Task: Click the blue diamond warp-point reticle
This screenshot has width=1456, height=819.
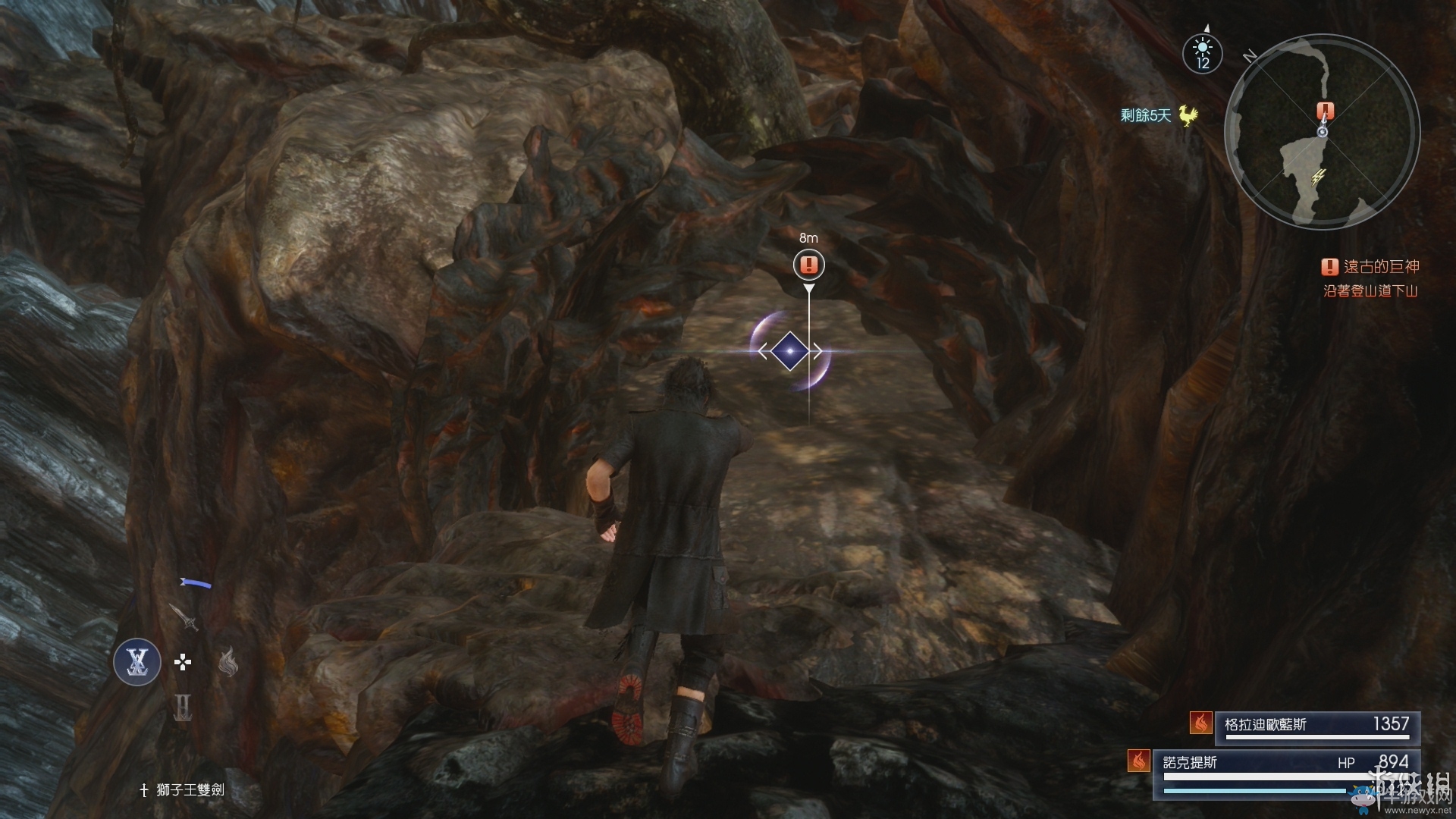Action: [x=789, y=351]
